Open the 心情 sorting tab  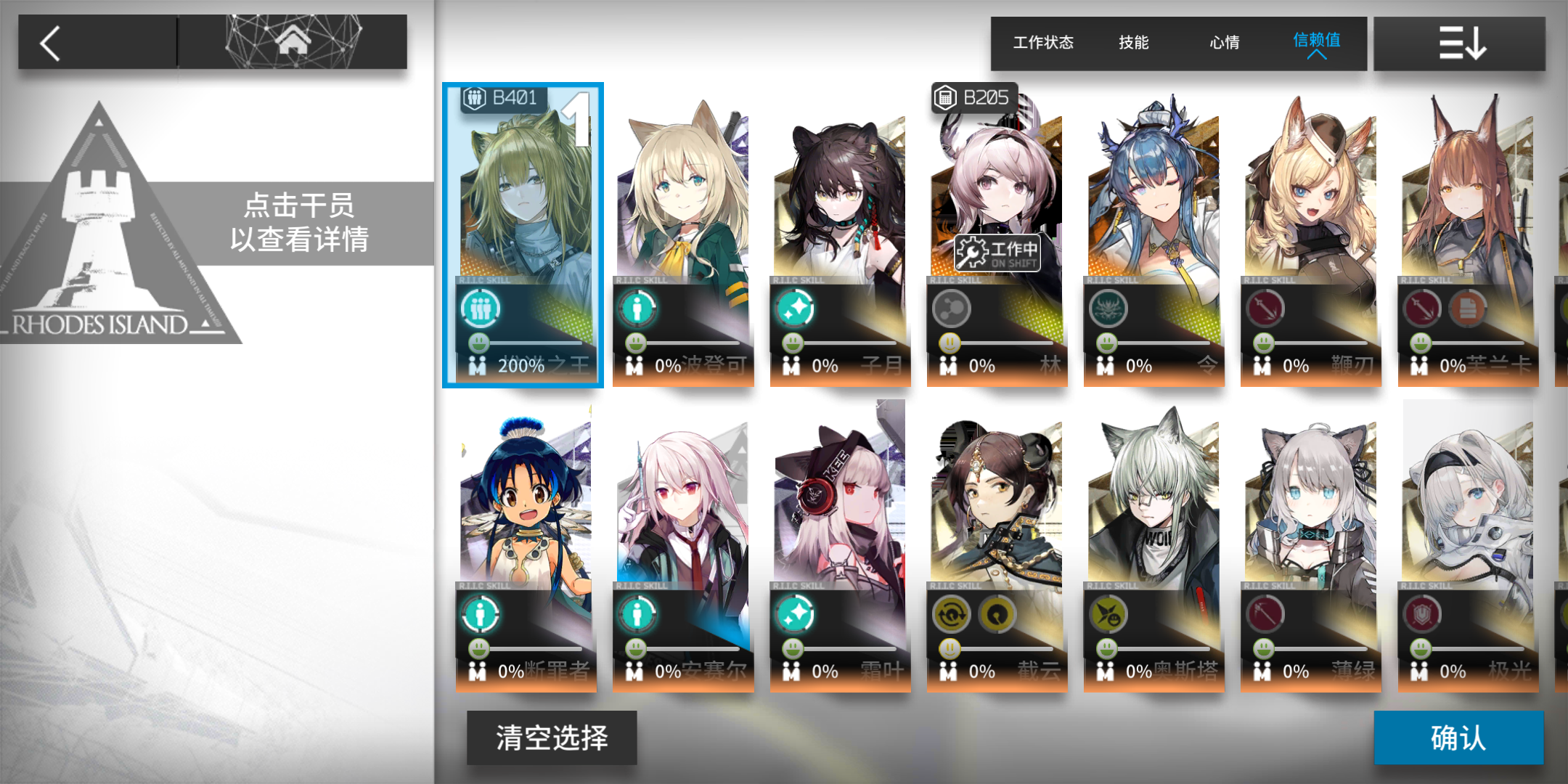(1223, 43)
